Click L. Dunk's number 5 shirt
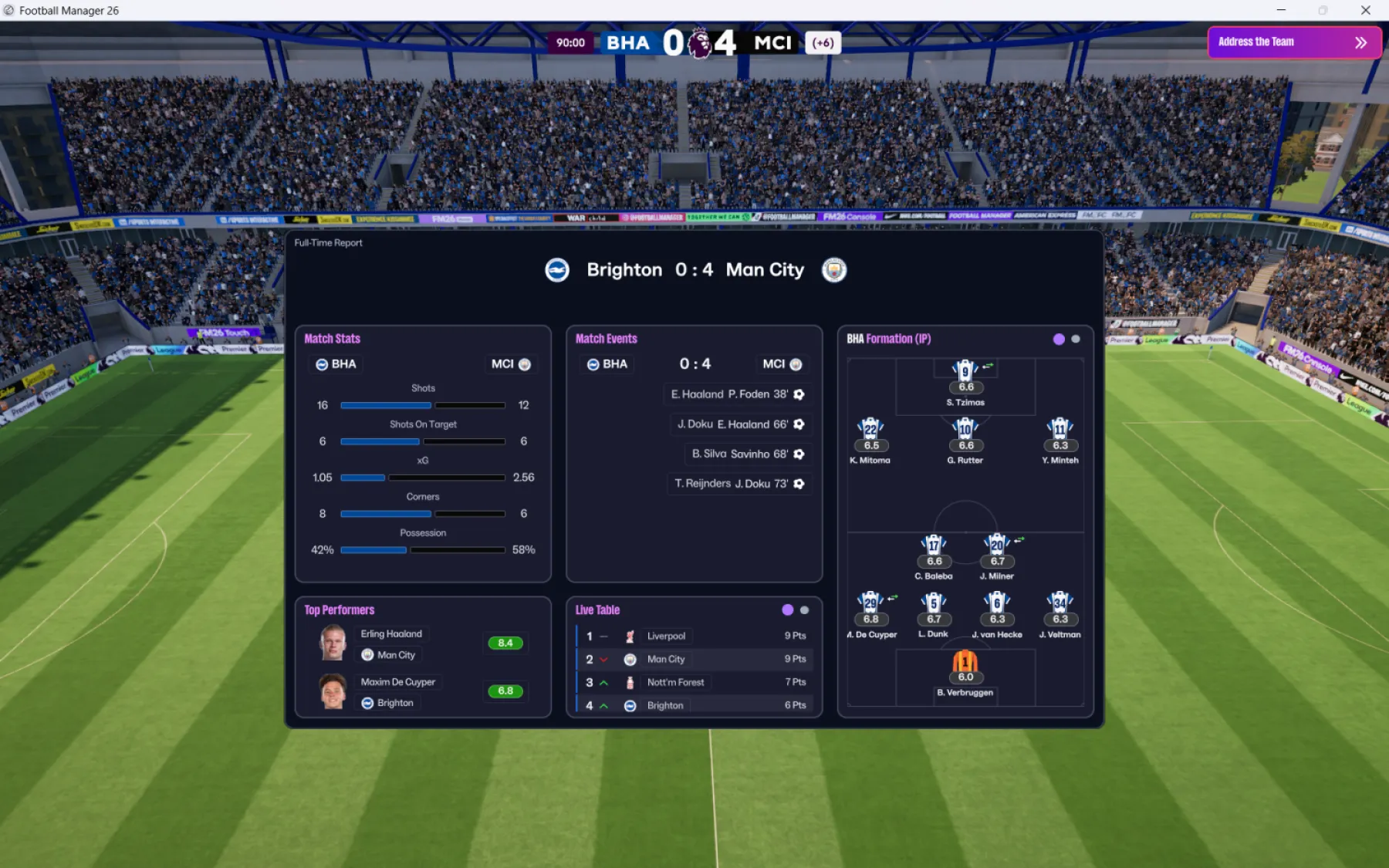This screenshot has width=1389, height=868. tap(934, 603)
